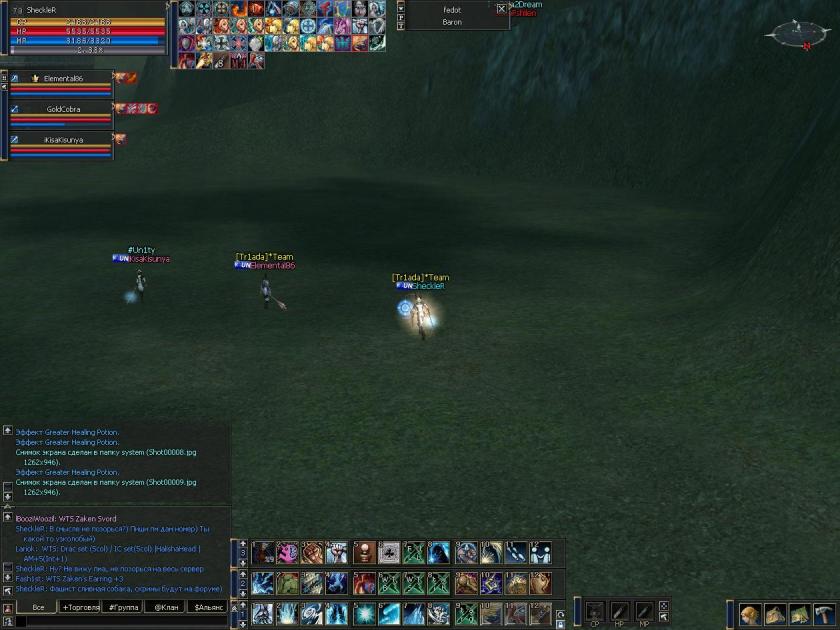This screenshot has height=630, width=840.
Task: Close the fedot/Baron target list window
Action: 502,9
